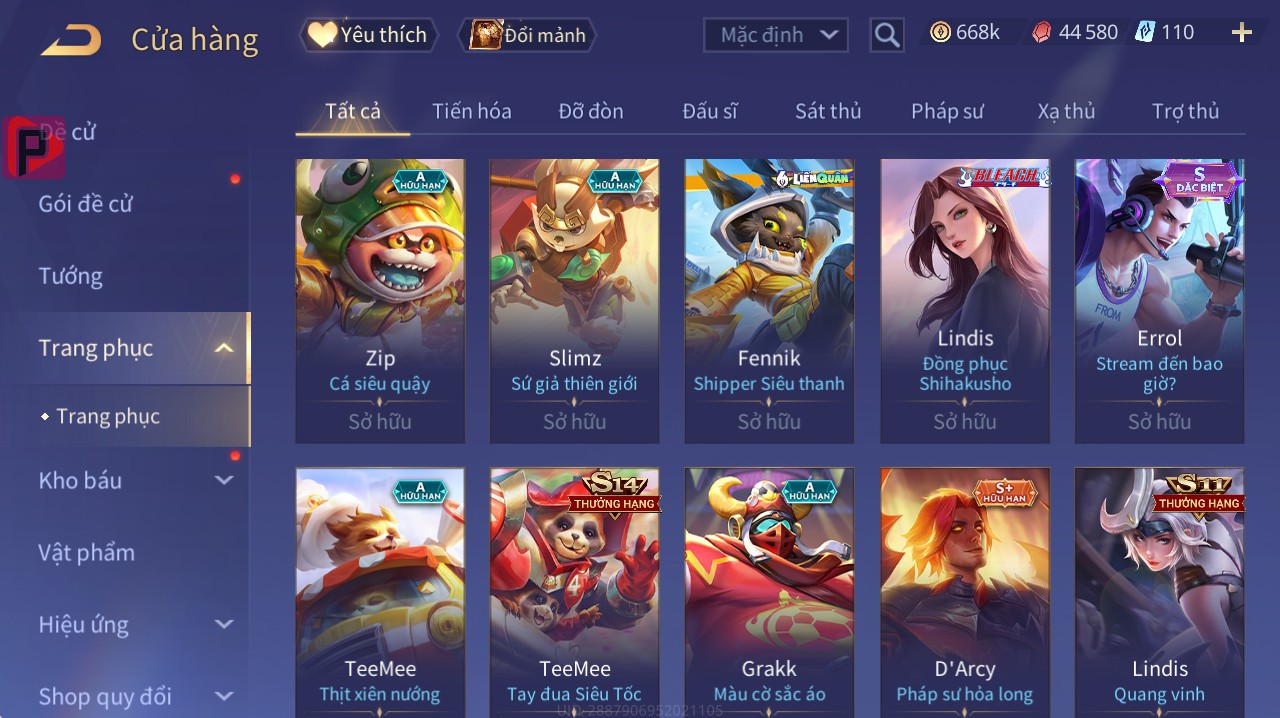Switch to the Đỡ đòn tab

point(591,111)
